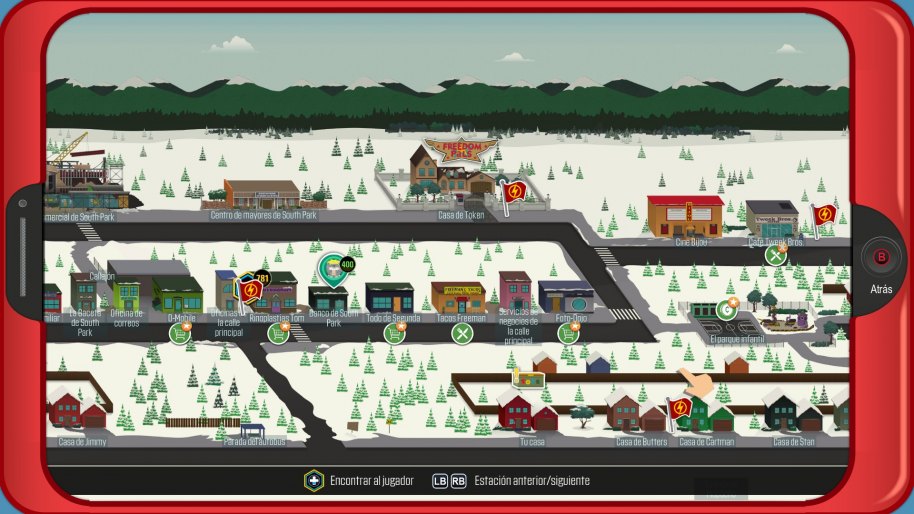Select the Tu casa location label
Screen dimensions: 914x514
tap(532, 442)
